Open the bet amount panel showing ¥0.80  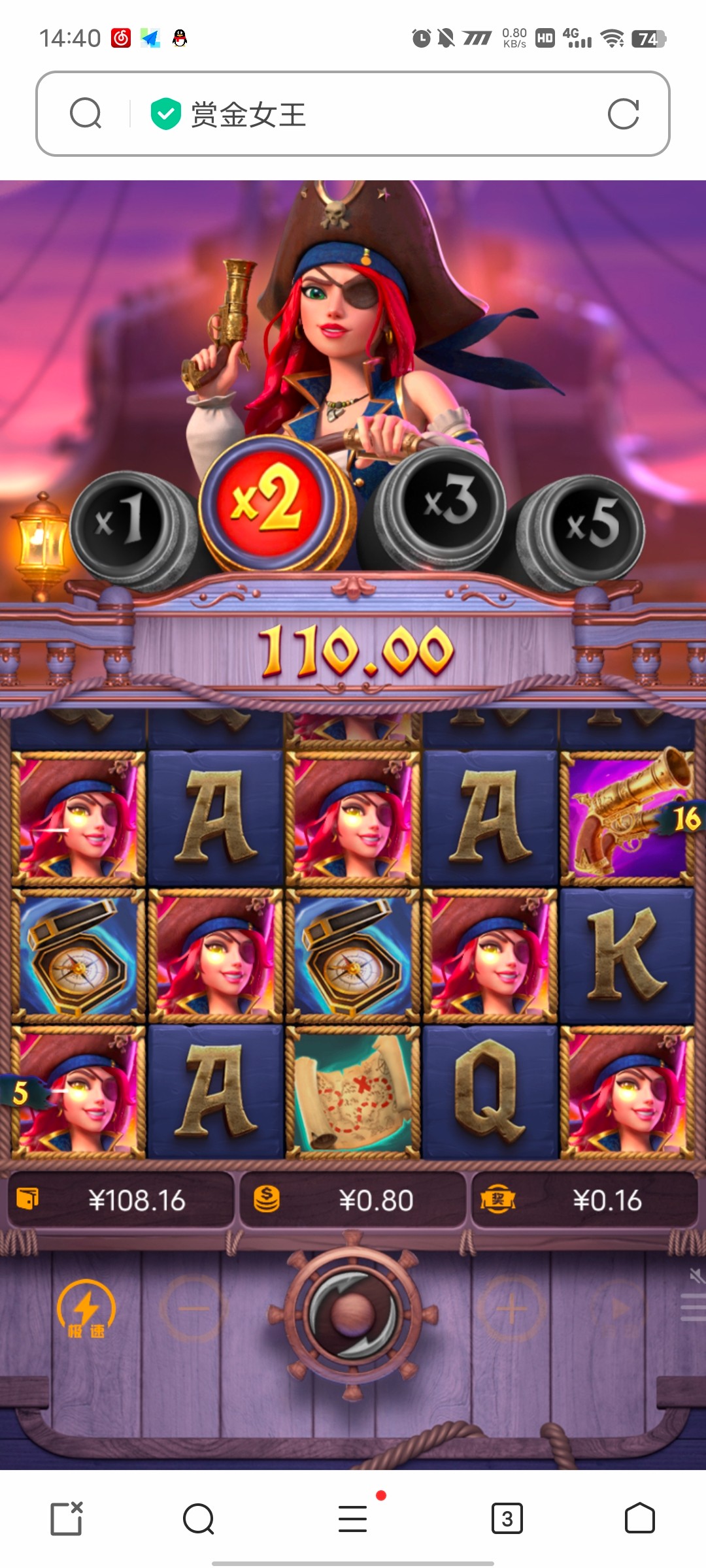tap(353, 1200)
